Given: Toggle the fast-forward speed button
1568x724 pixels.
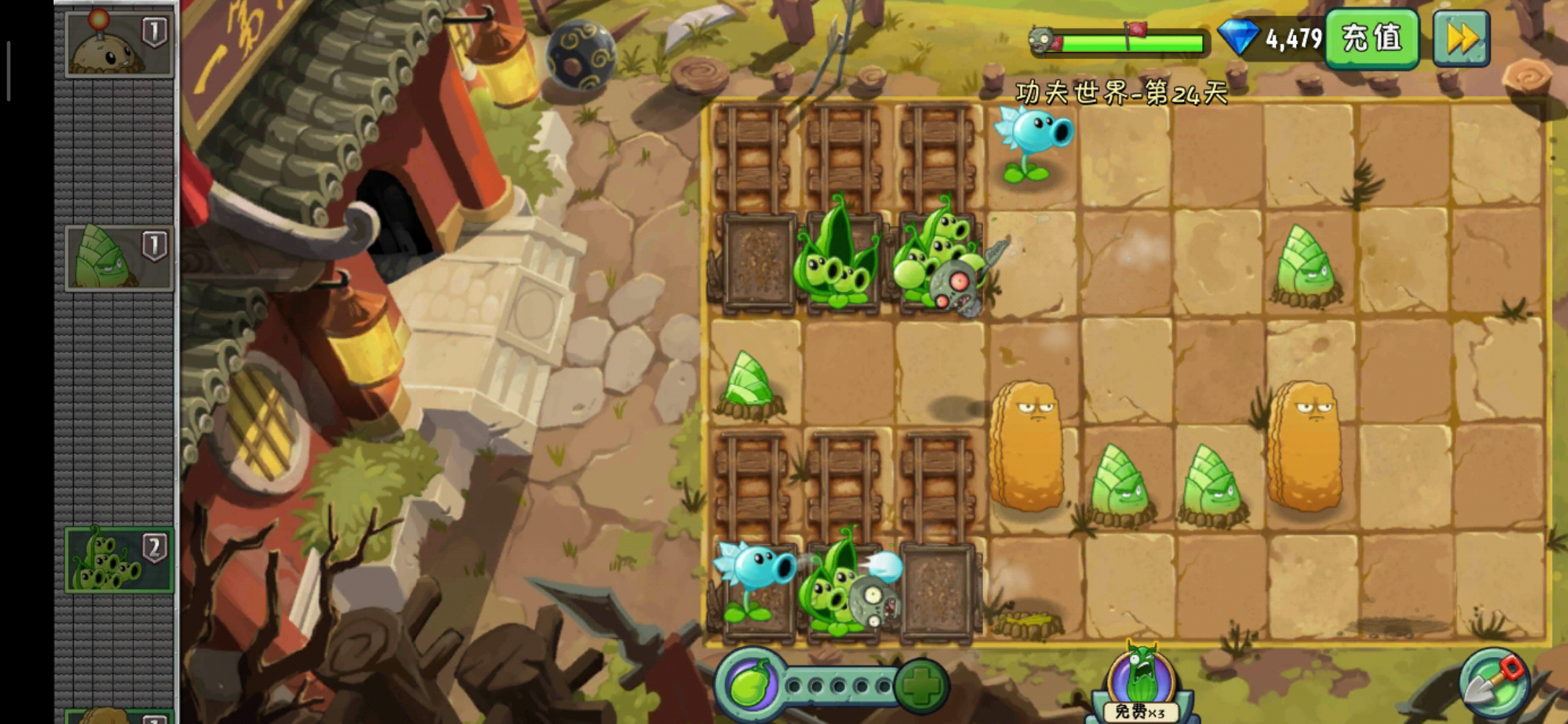Looking at the screenshot, I should tap(1461, 39).
